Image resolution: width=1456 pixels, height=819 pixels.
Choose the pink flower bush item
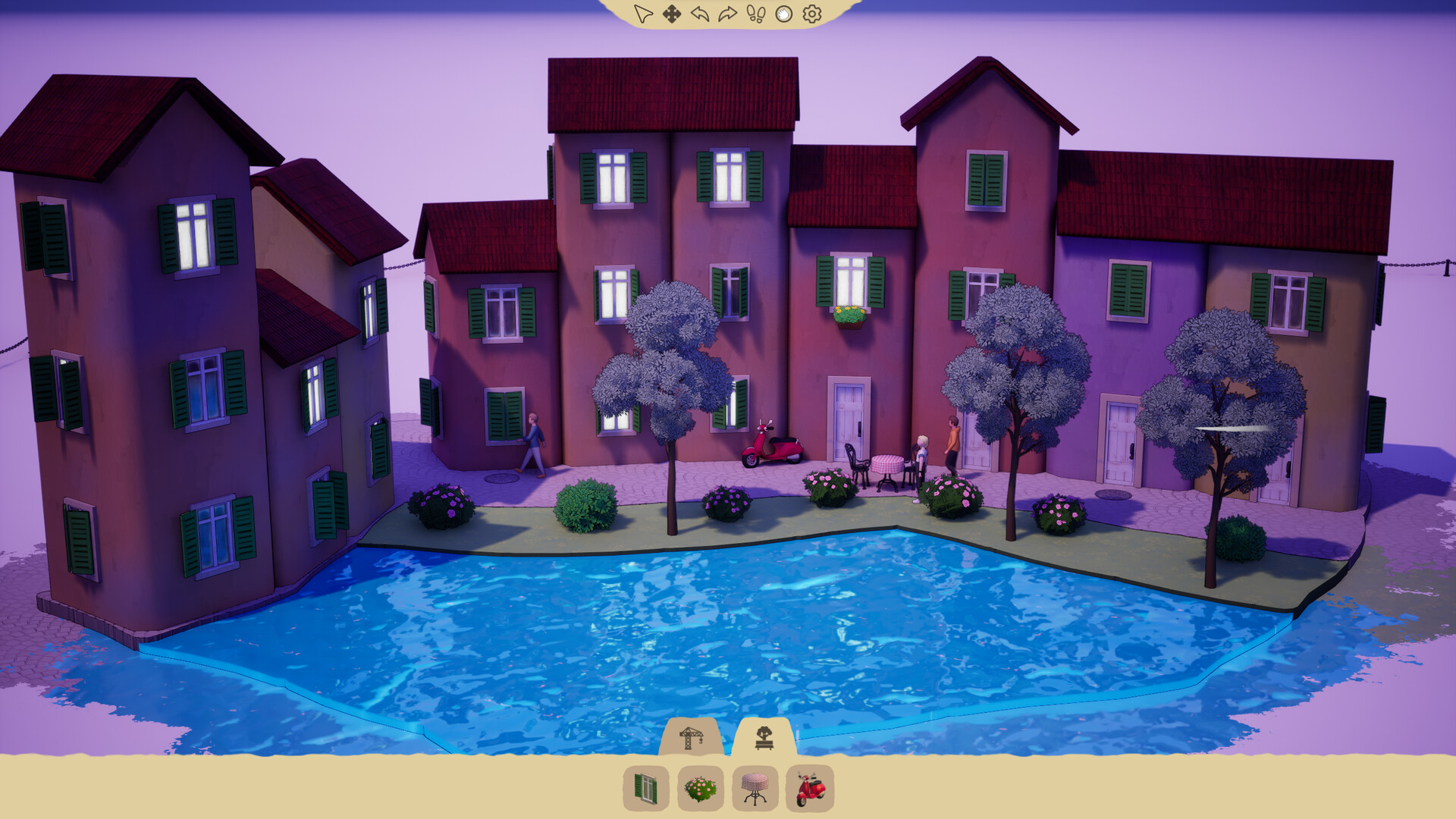(x=699, y=789)
